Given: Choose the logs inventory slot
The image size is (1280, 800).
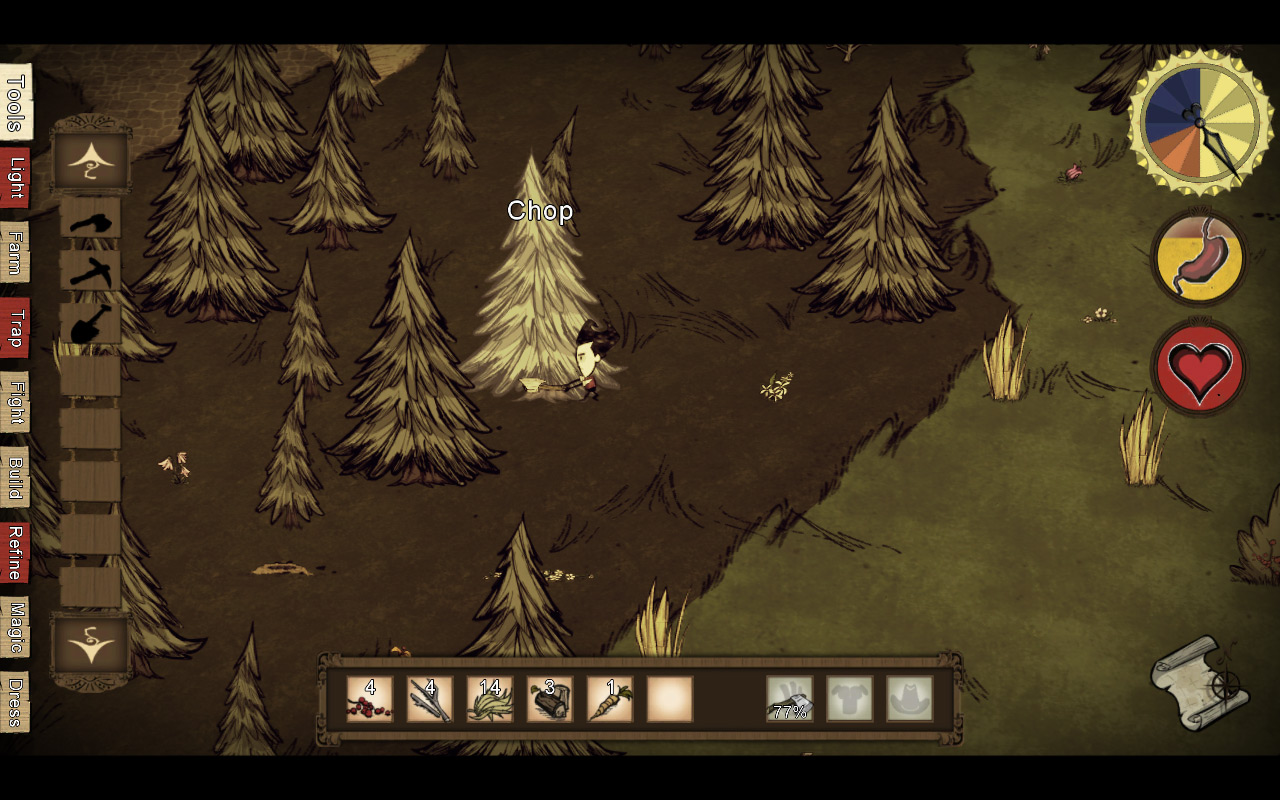Looking at the screenshot, I should 550,699.
